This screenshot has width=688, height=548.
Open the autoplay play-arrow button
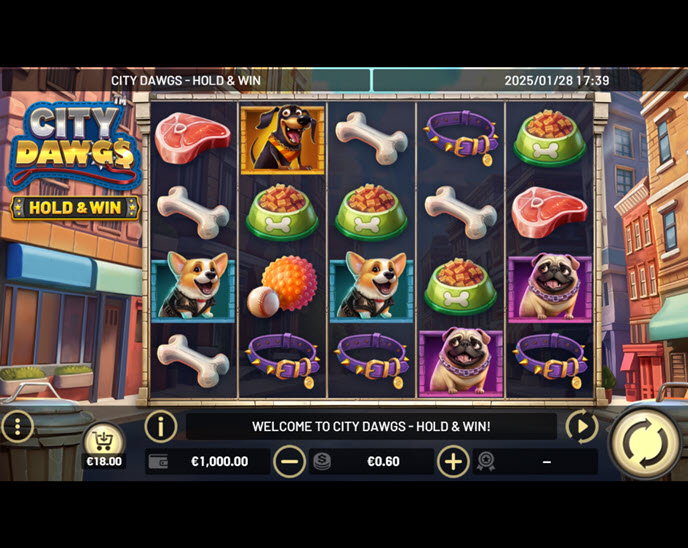(x=582, y=427)
